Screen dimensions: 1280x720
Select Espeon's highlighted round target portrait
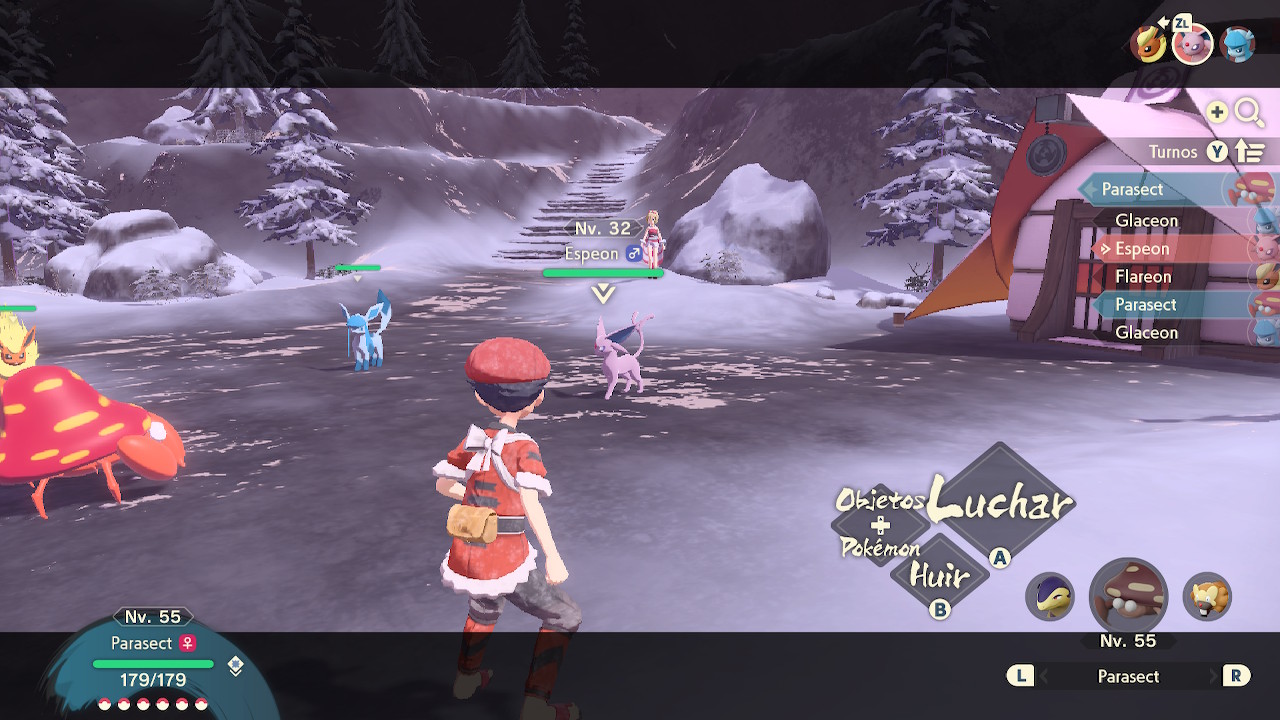tap(1192, 44)
